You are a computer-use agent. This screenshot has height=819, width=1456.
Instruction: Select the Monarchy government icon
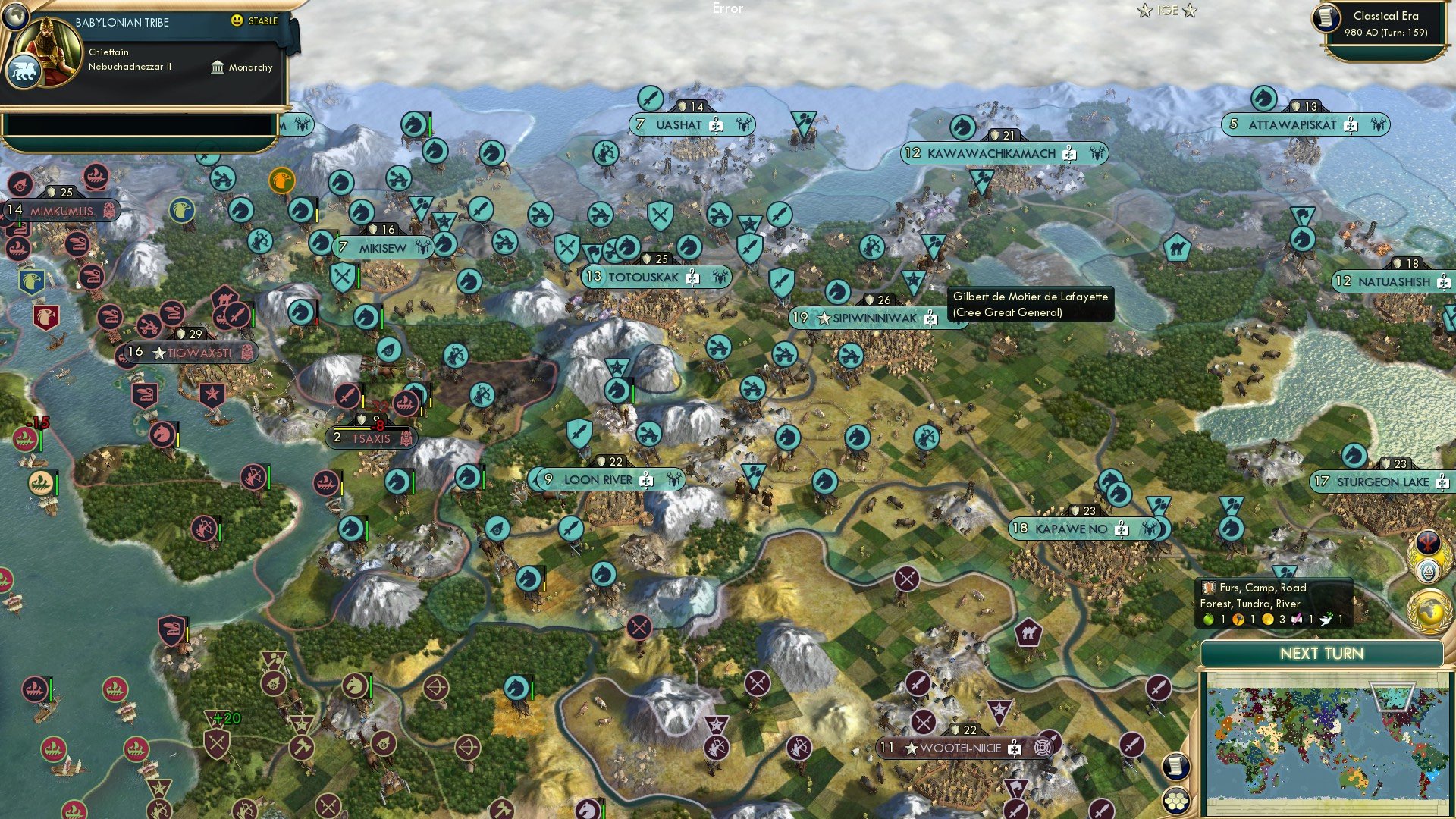click(218, 67)
